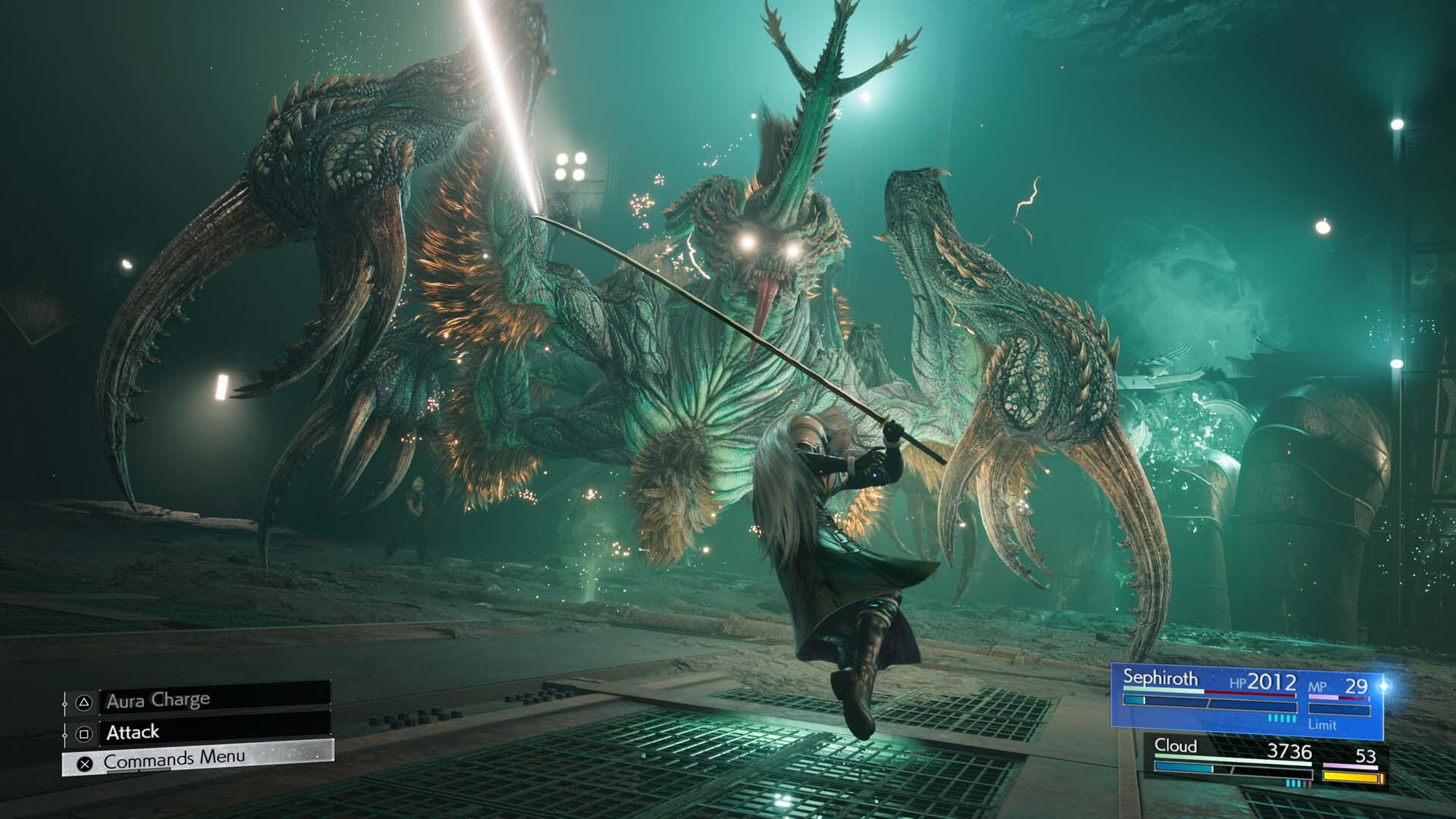The height and width of the screenshot is (819, 1456).
Task: Click Sephiroth's HP value of 2012
Action: pos(1273,682)
